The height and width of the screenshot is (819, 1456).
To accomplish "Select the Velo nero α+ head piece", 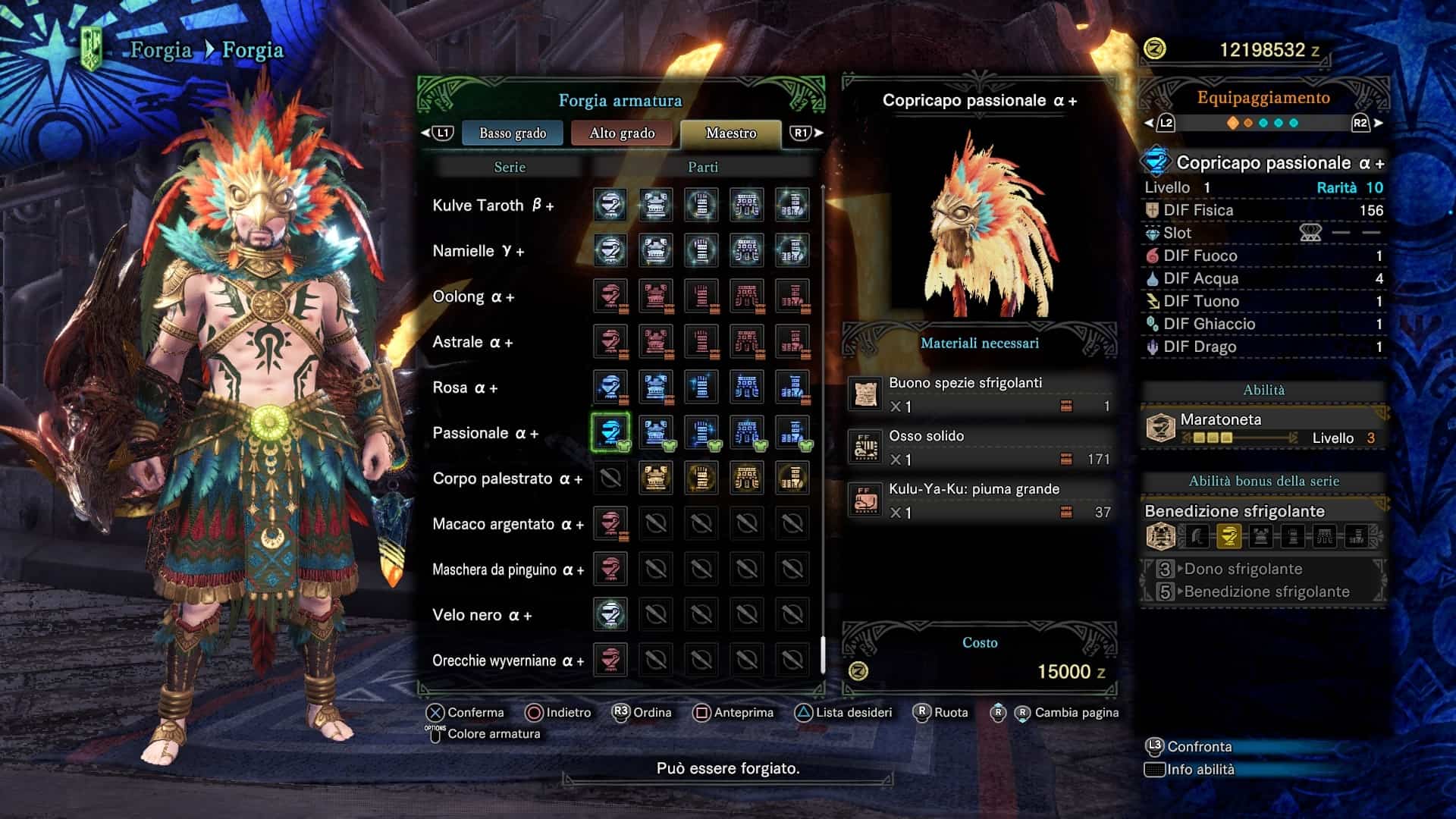I will [610, 614].
